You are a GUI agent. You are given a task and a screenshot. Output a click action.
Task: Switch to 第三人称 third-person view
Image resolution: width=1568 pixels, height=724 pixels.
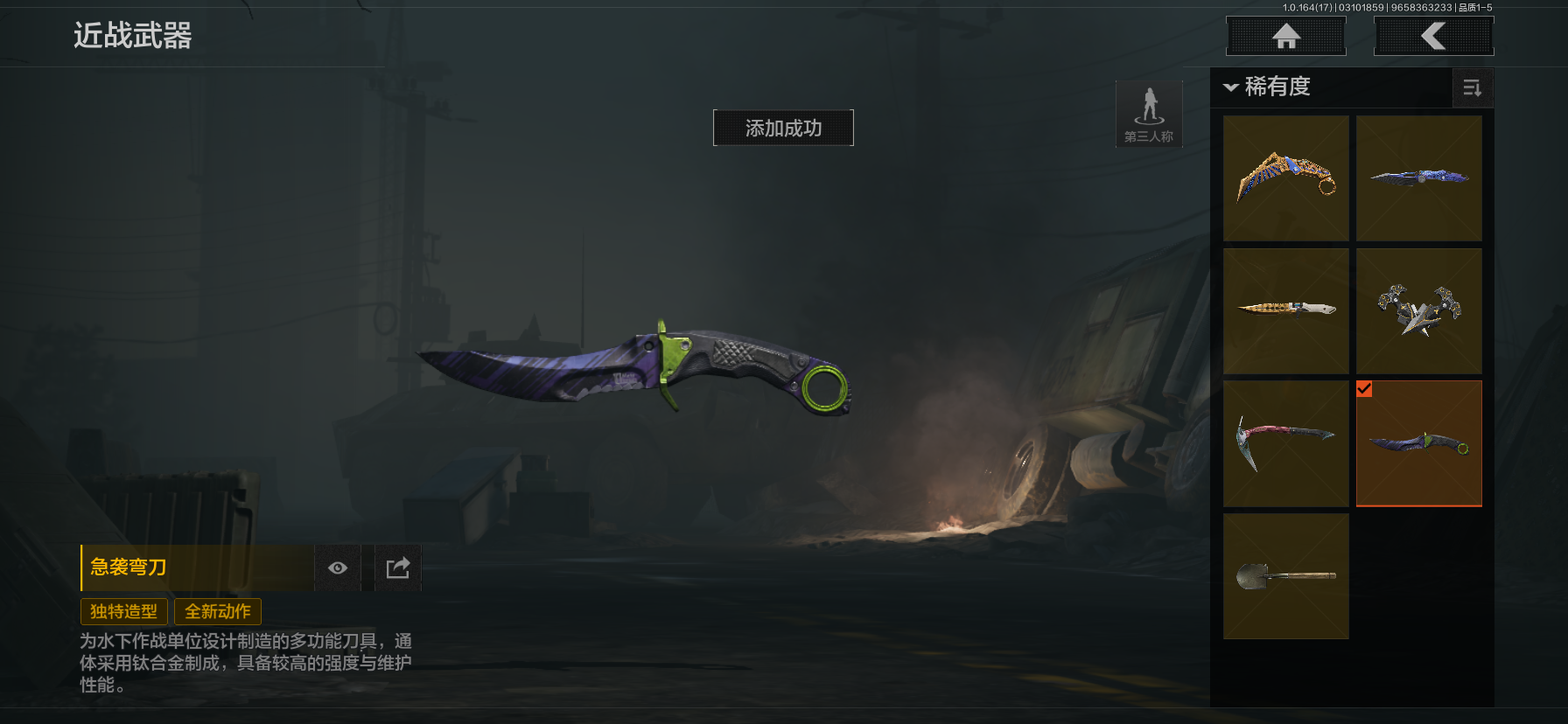tap(1149, 115)
